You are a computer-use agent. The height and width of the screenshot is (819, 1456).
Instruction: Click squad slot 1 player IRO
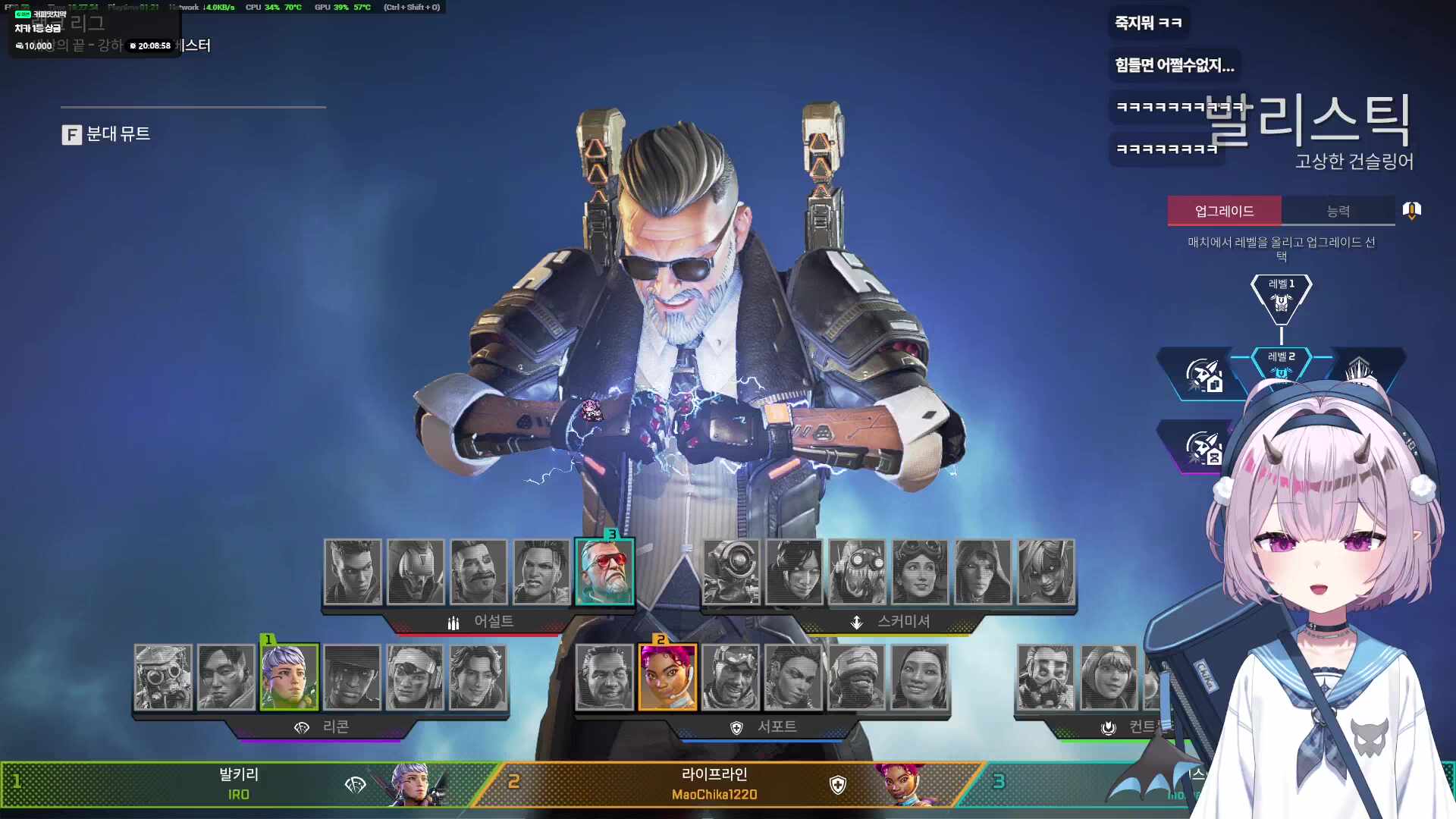coord(239,784)
